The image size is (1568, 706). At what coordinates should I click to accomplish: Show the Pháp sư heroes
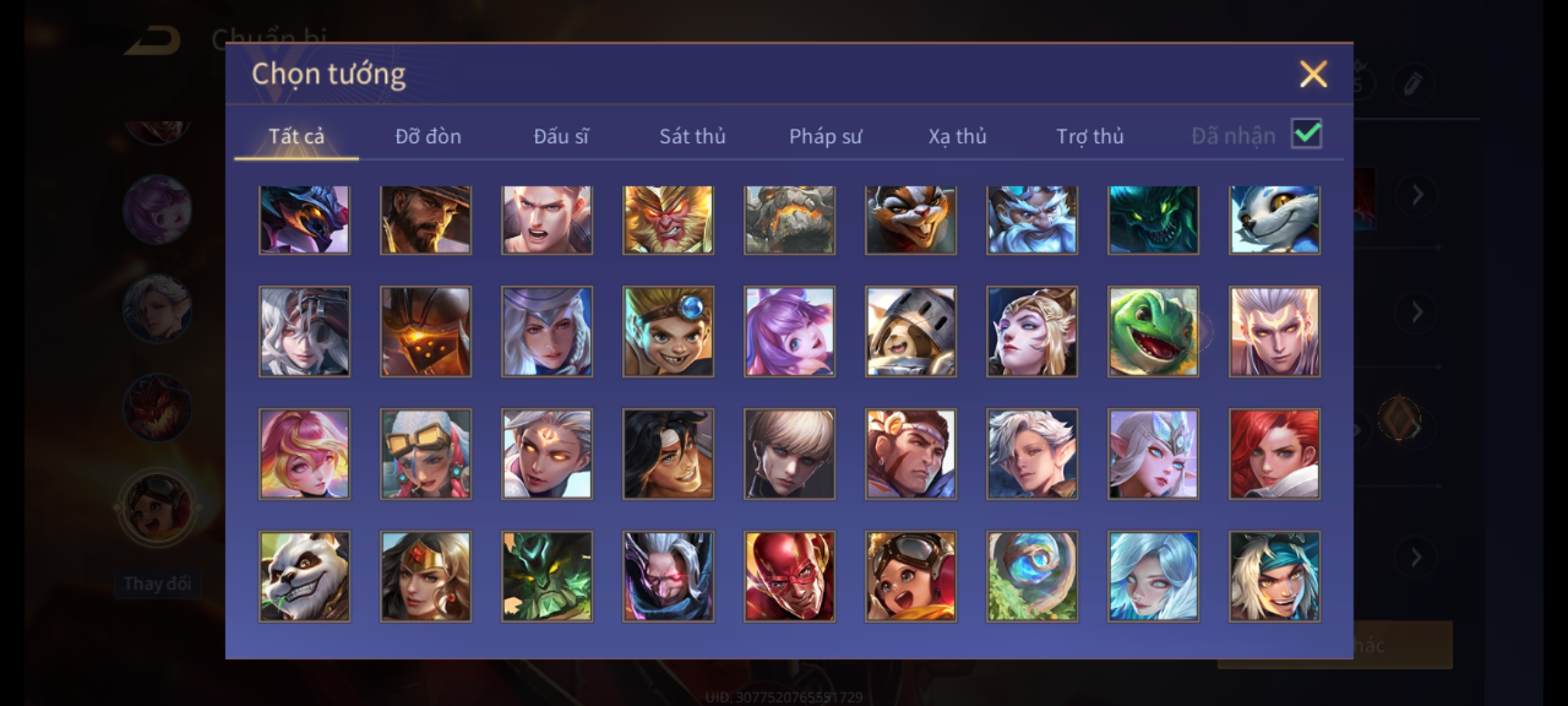coord(825,136)
